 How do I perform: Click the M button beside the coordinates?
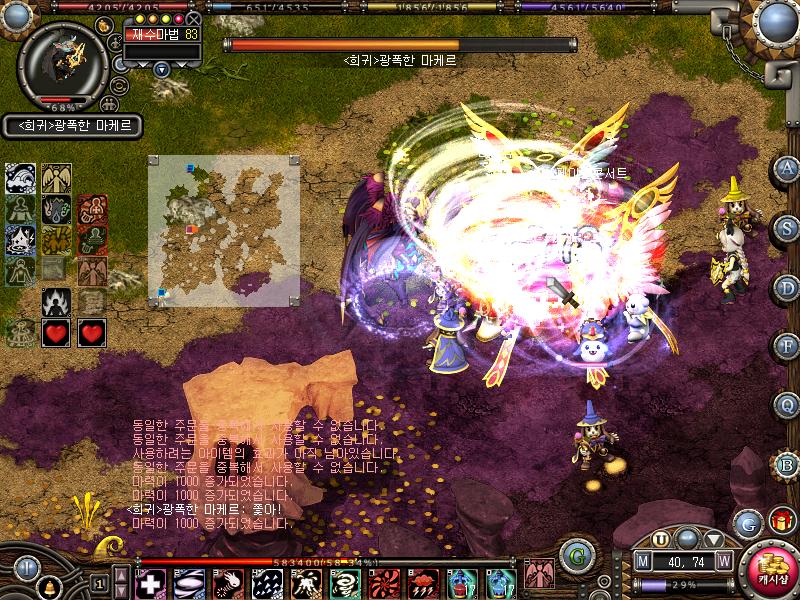click(x=643, y=561)
